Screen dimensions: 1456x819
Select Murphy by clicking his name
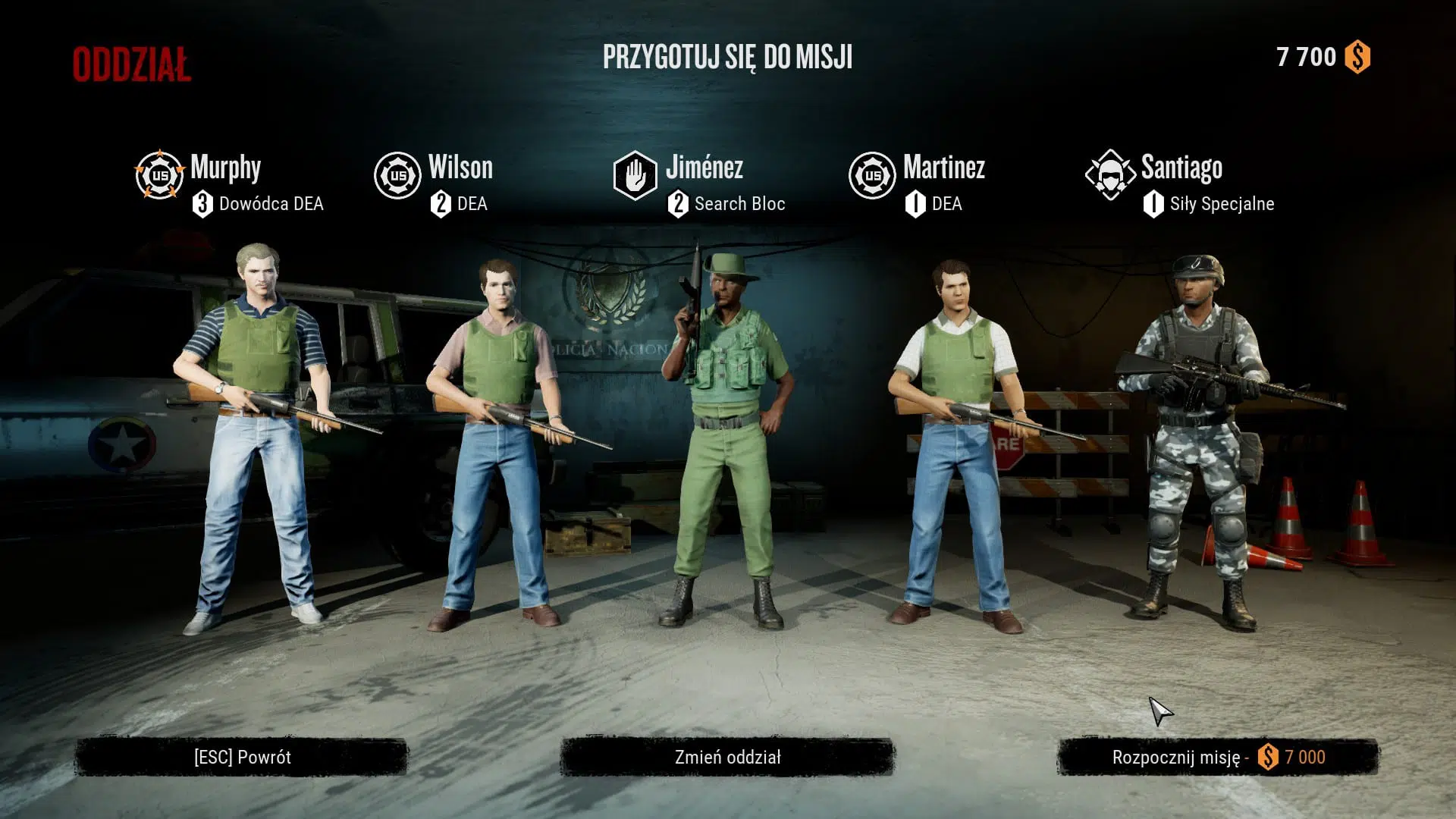tap(226, 168)
